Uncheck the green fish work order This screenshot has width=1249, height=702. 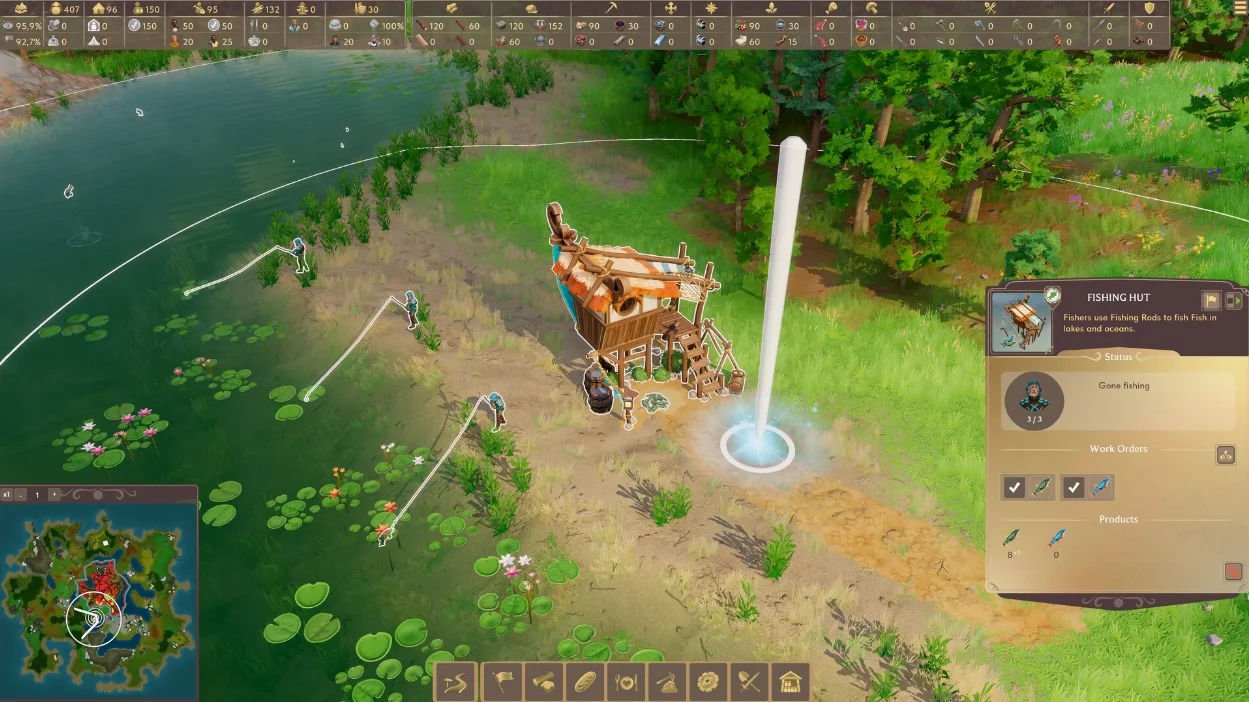1014,487
